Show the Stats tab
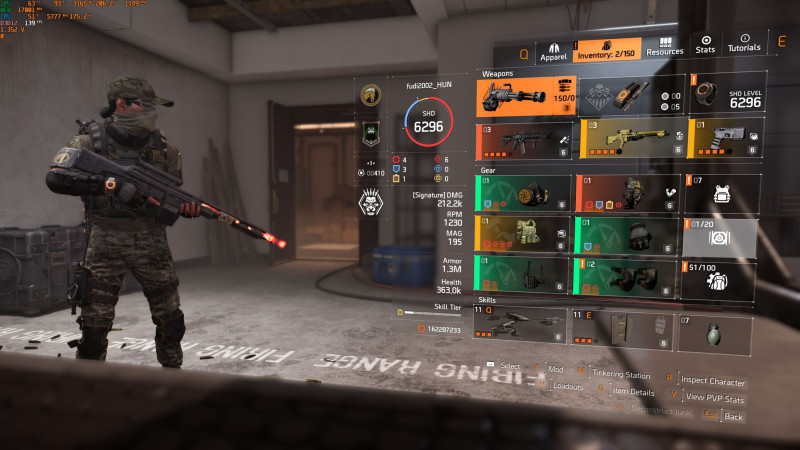 [705, 44]
